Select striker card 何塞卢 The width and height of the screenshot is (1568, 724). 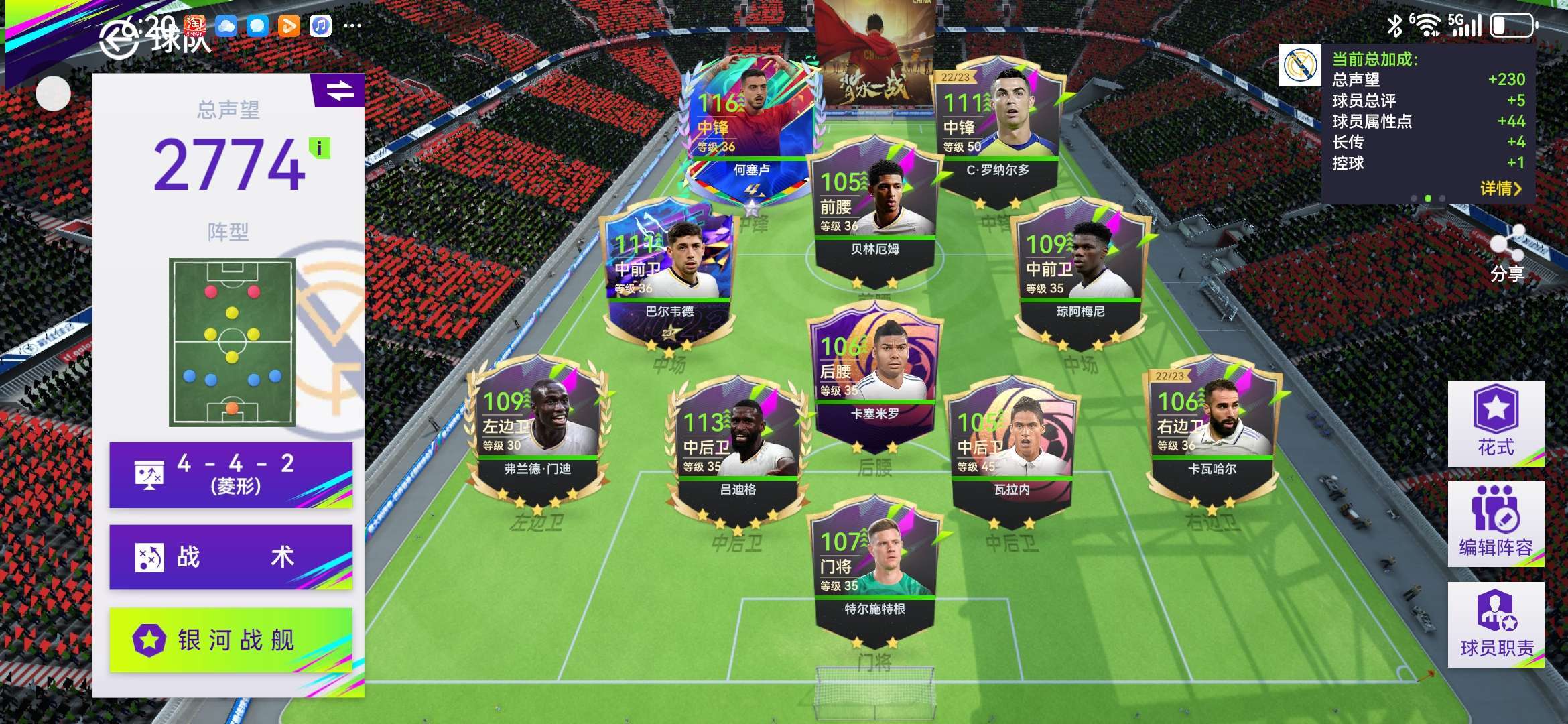click(750, 127)
